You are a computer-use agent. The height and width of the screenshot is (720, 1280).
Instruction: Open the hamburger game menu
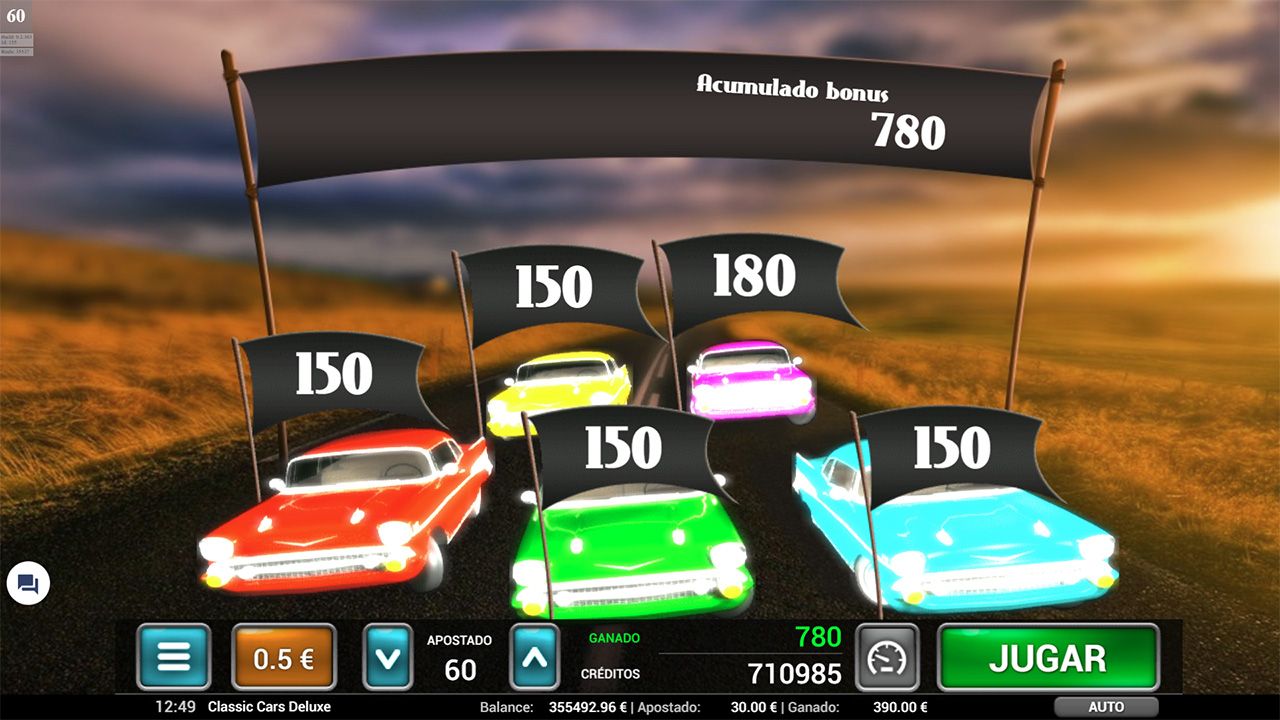pyautogui.click(x=173, y=657)
